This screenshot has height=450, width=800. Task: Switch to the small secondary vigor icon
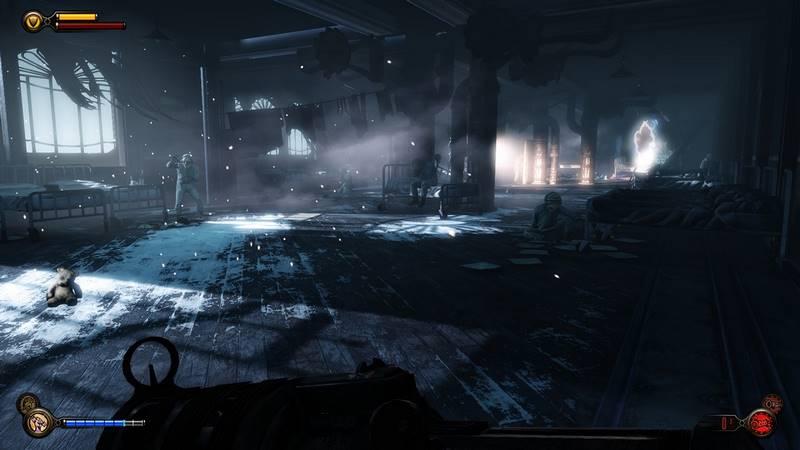click(x=29, y=404)
